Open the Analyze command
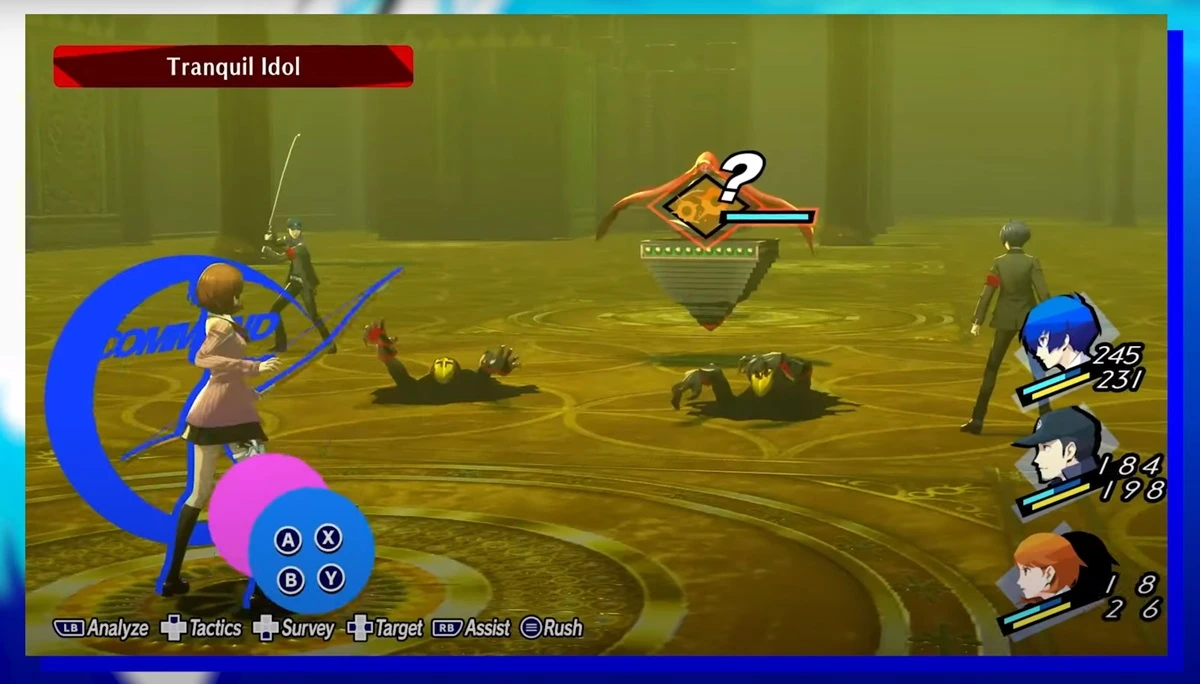 (x=102, y=628)
